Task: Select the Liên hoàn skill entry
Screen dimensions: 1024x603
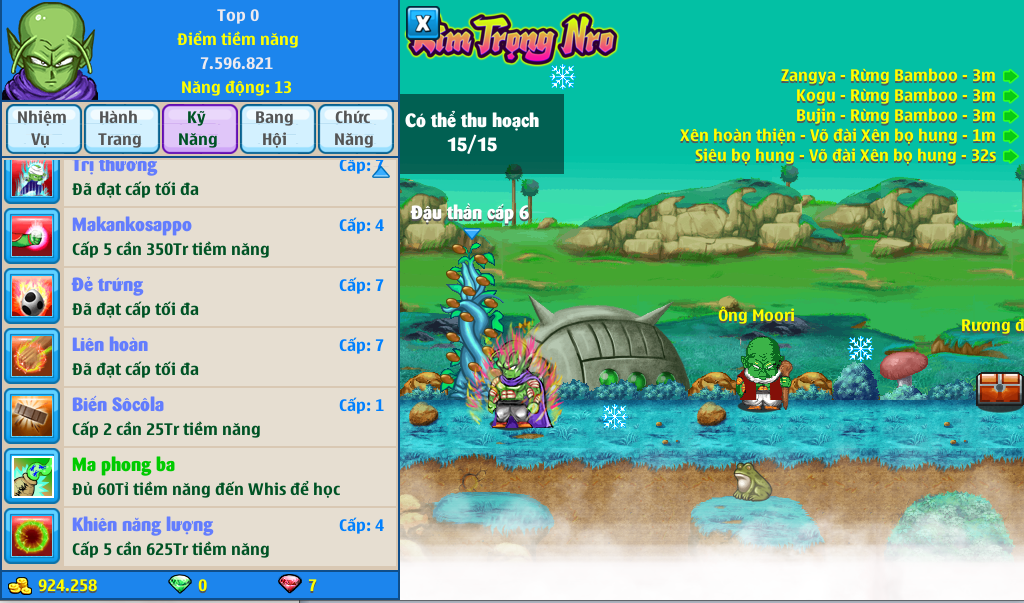Action: (200, 357)
